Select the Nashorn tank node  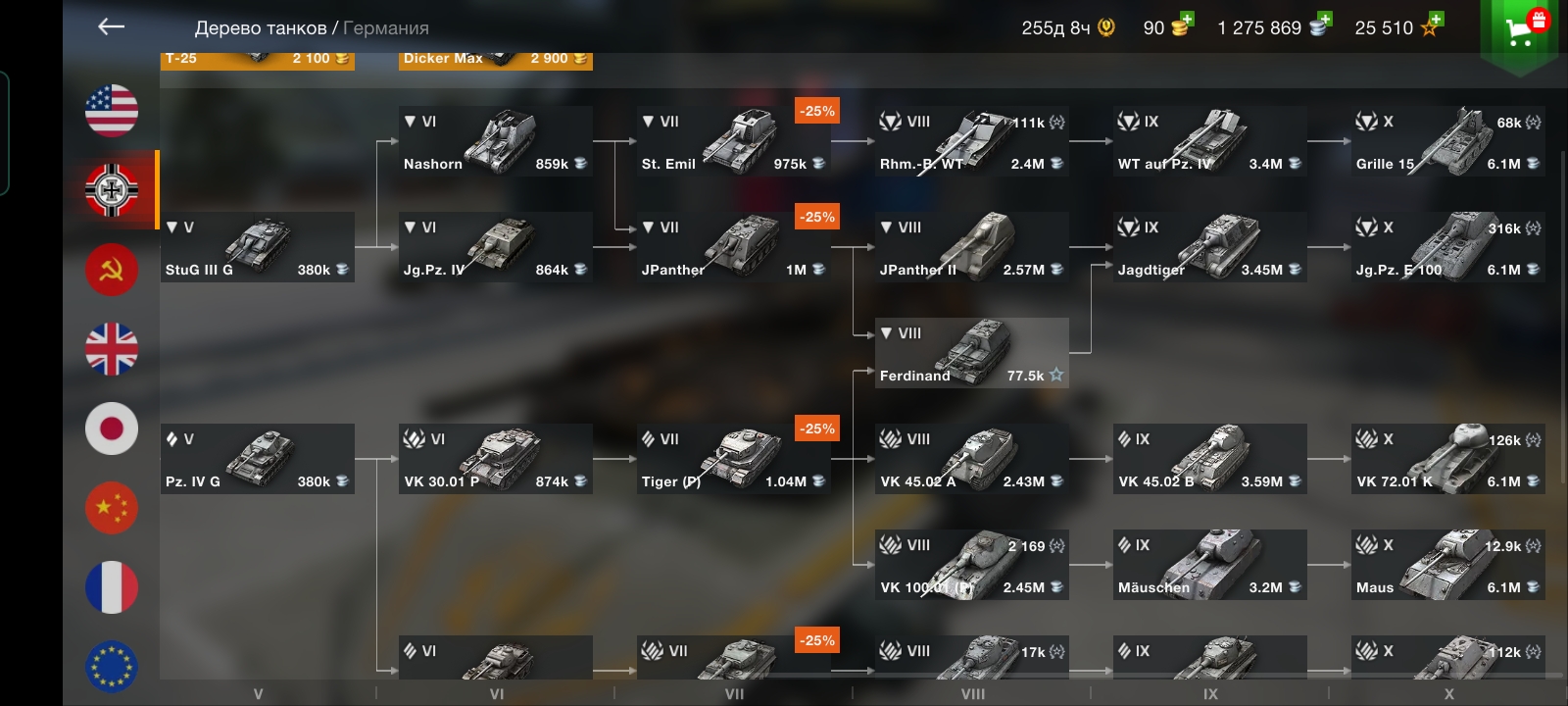tap(495, 141)
